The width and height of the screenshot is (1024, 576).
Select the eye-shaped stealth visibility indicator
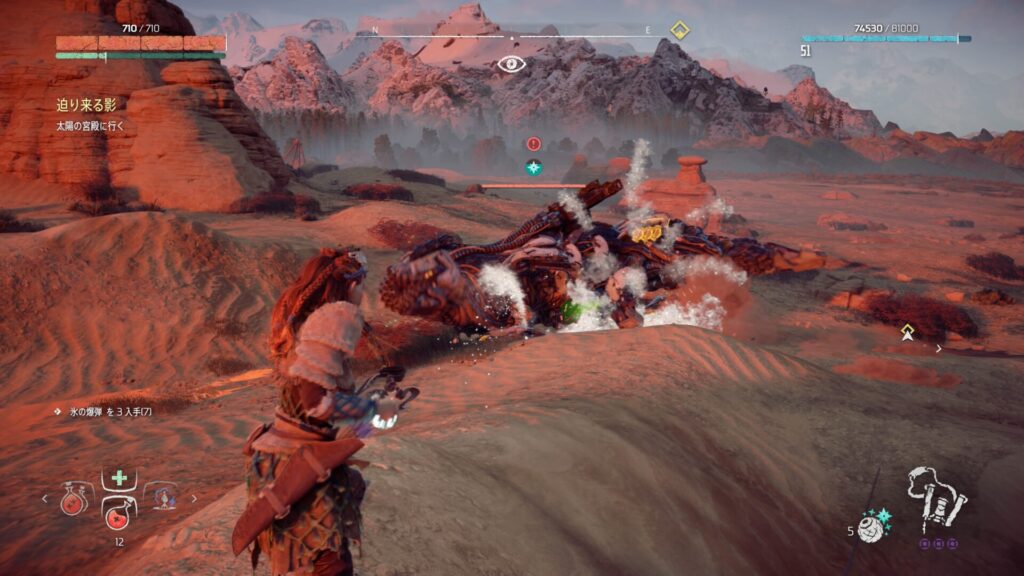click(511, 65)
